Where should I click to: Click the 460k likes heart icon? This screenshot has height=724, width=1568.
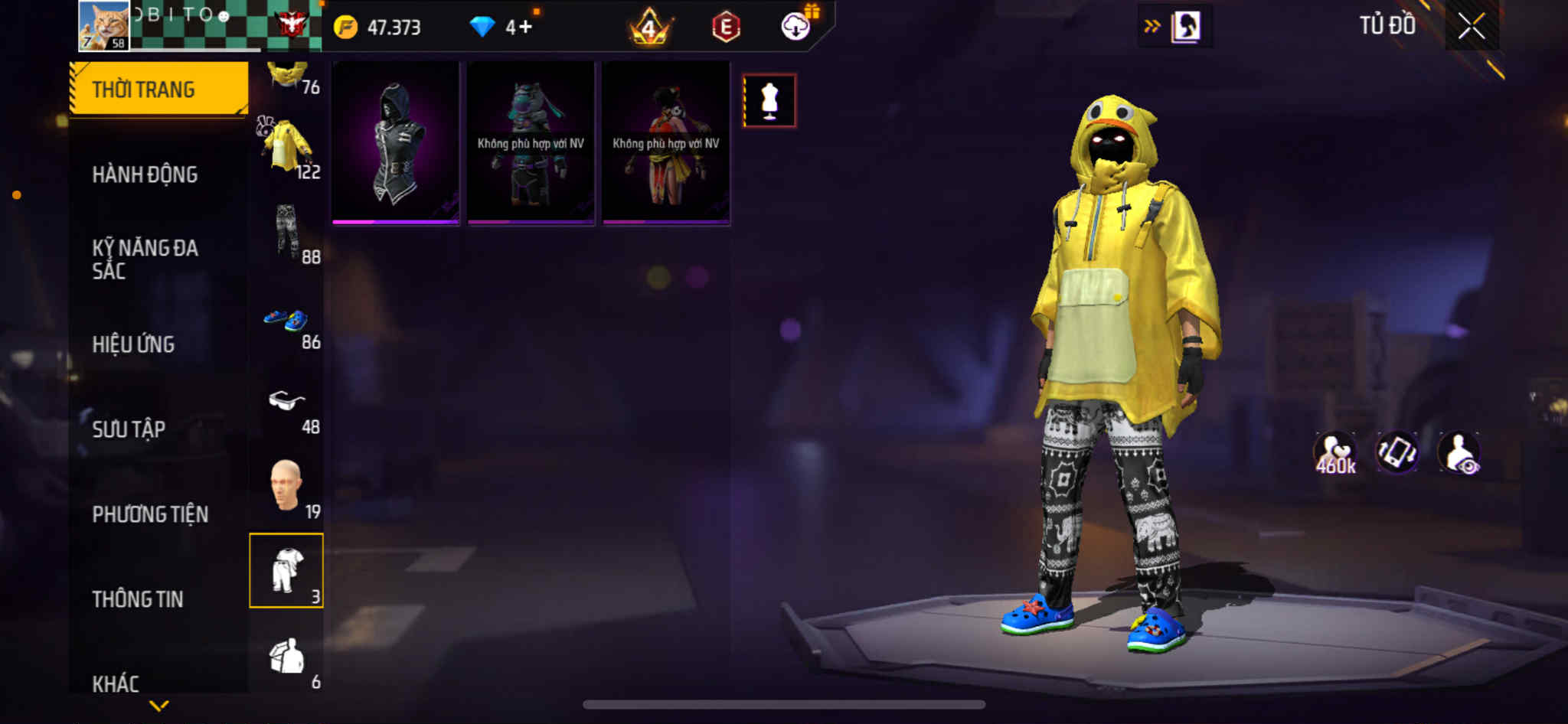point(1335,453)
